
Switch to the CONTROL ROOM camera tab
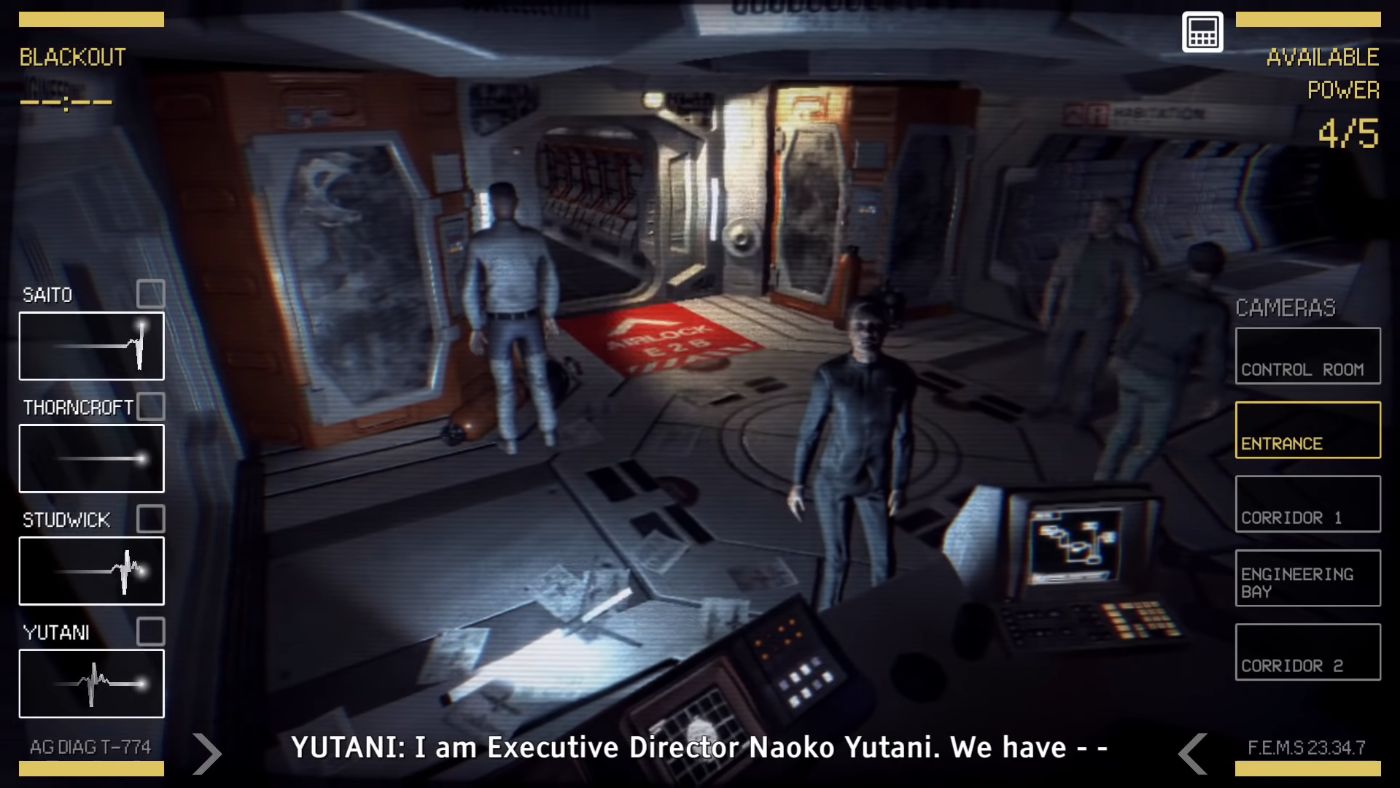(1307, 356)
